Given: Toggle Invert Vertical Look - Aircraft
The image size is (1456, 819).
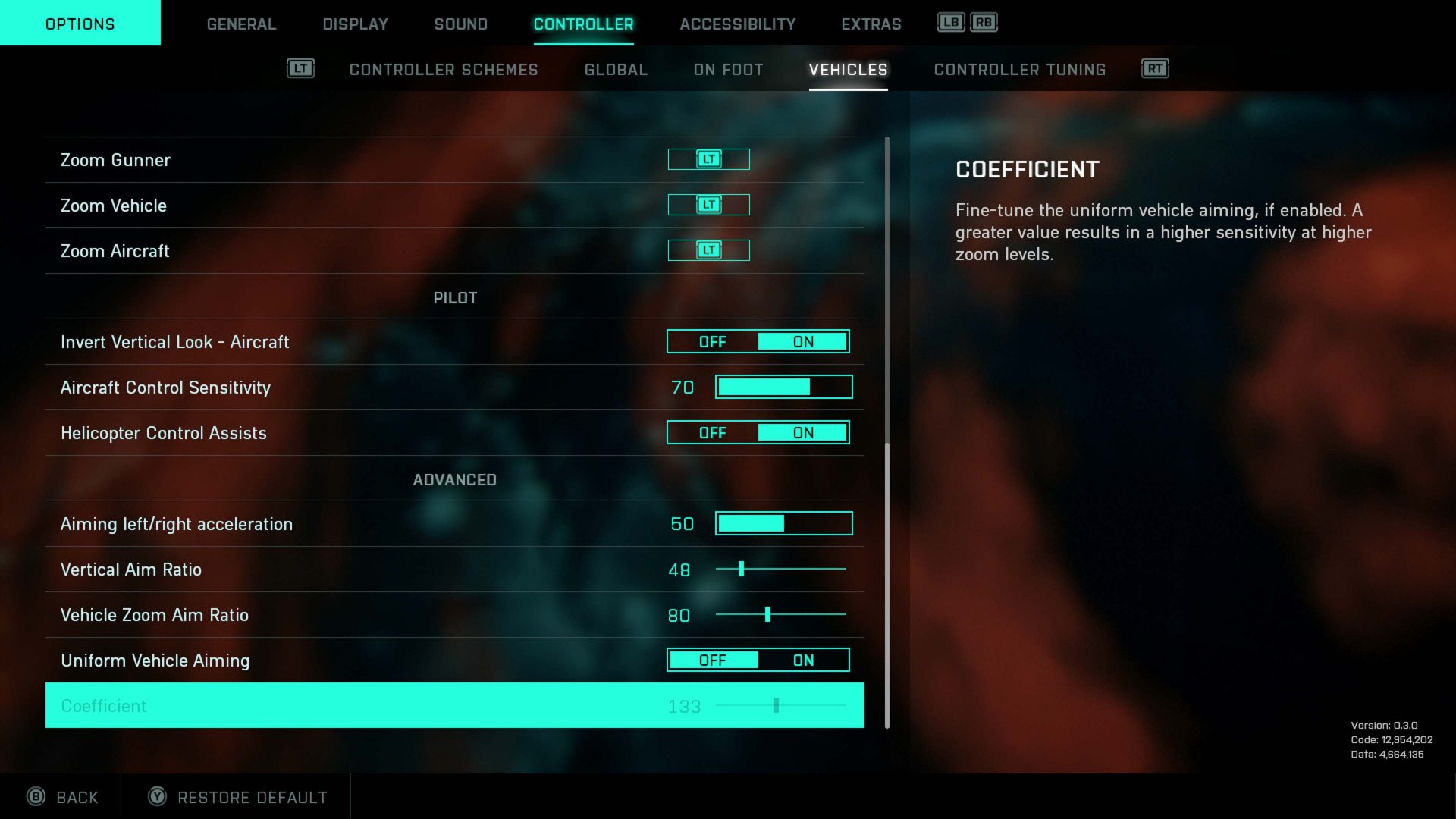Looking at the screenshot, I should coord(758,342).
